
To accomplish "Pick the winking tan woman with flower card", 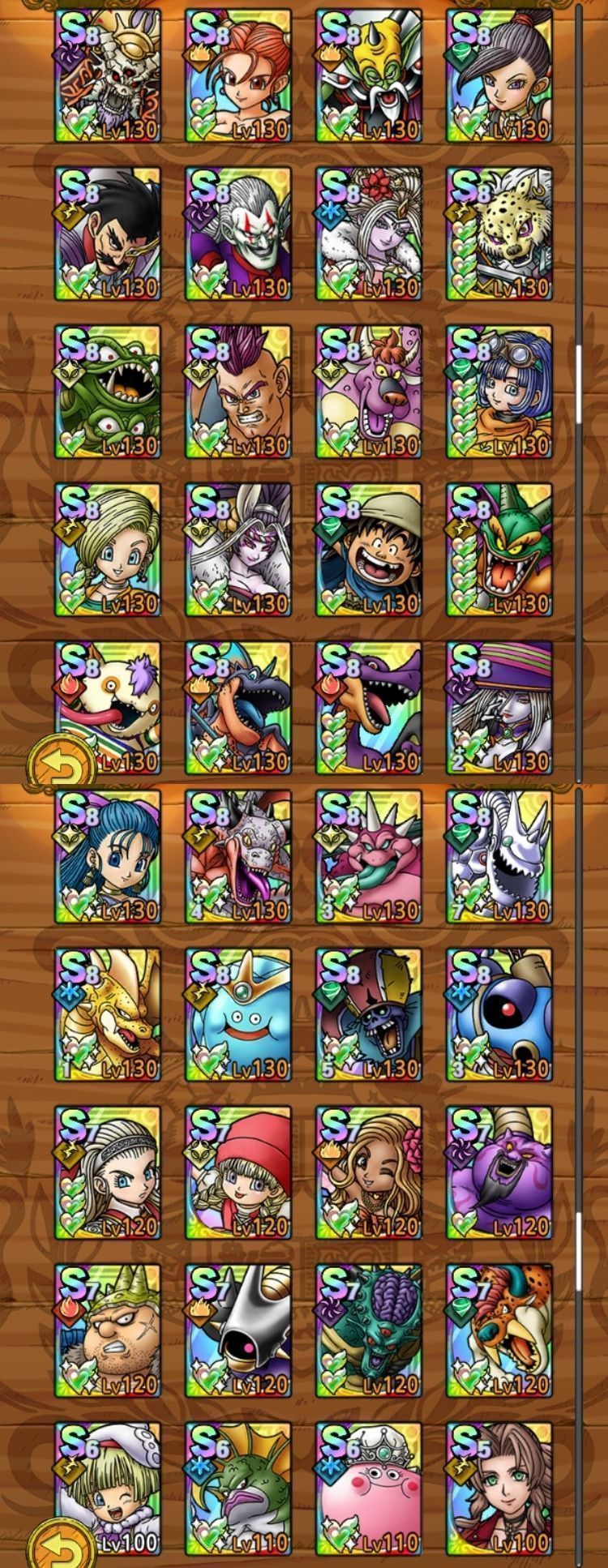I will 369,1172.
